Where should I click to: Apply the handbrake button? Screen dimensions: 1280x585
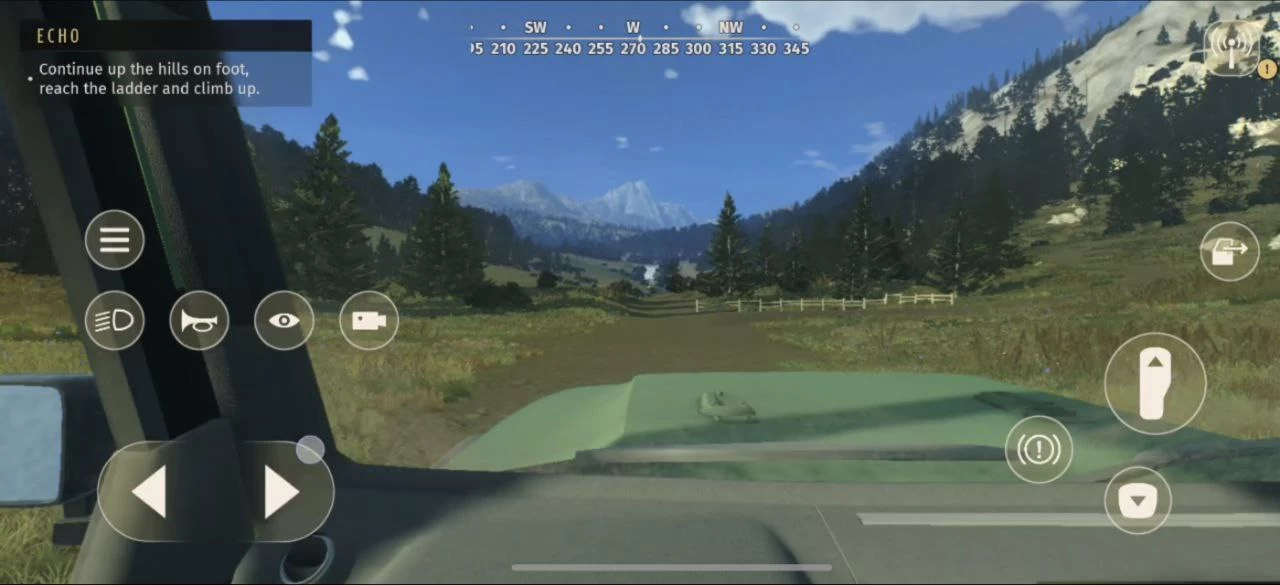tap(1039, 449)
